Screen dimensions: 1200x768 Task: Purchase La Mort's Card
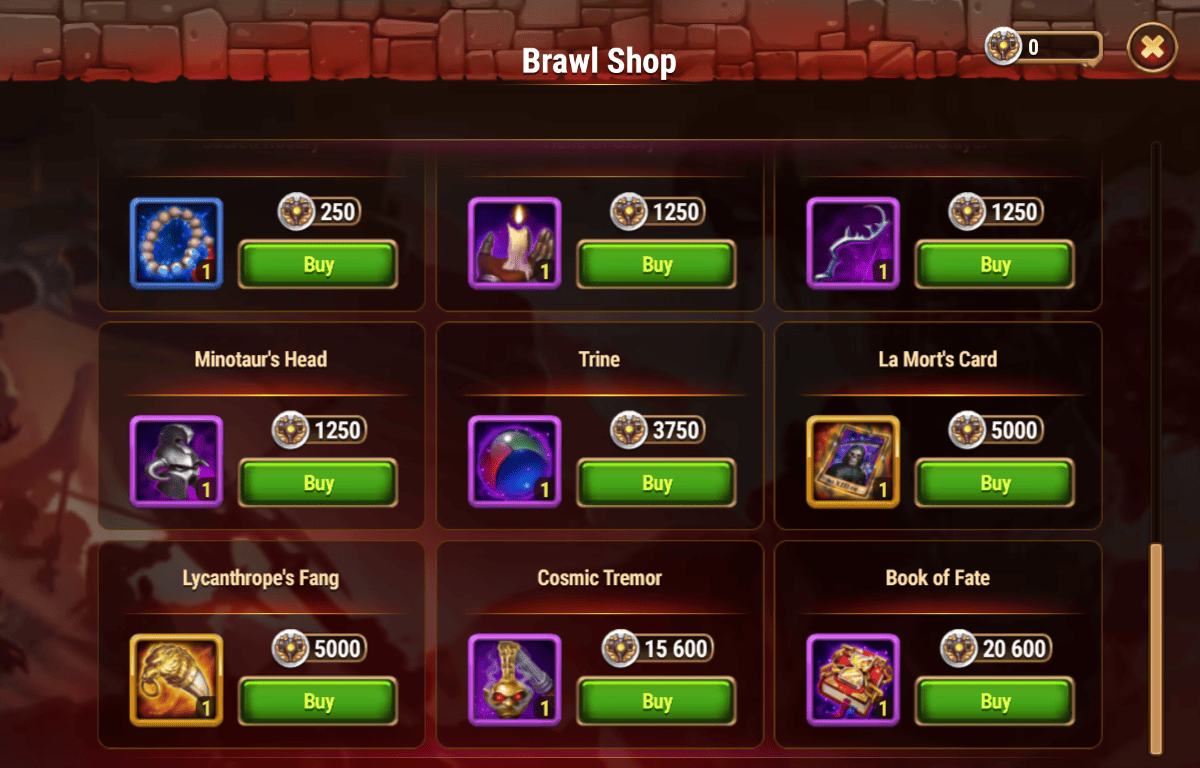(x=994, y=483)
